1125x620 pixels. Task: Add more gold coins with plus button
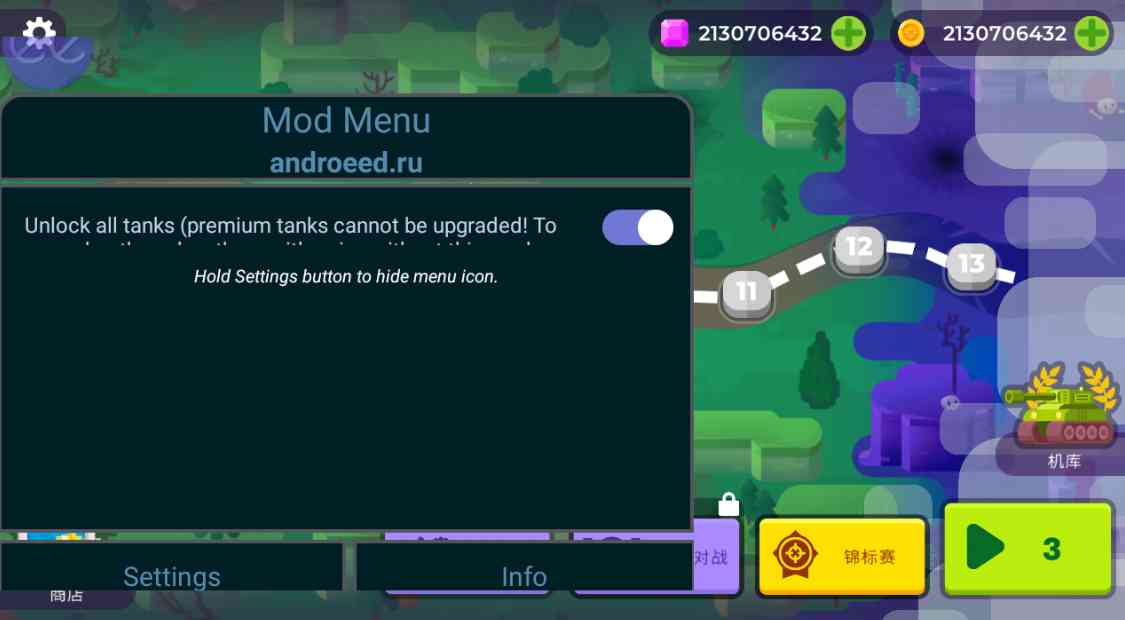(1091, 33)
